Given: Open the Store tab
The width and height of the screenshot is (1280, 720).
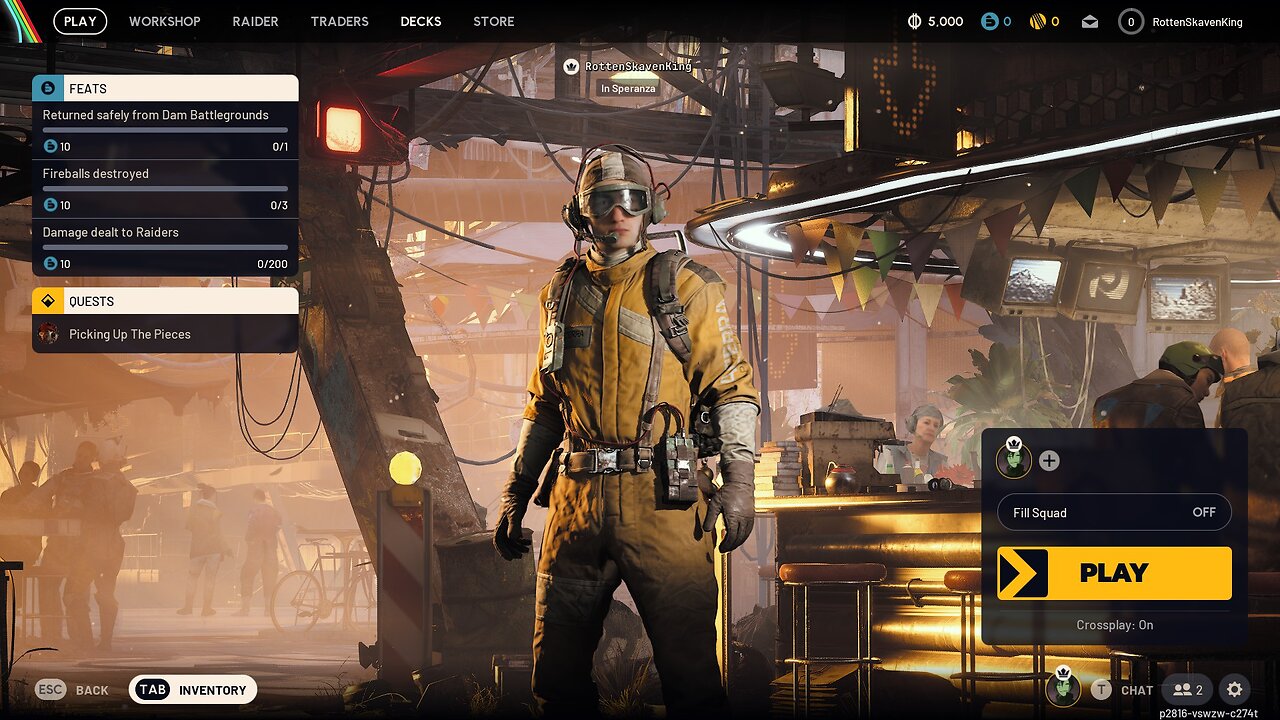Looking at the screenshot, I should coord(494,21).
